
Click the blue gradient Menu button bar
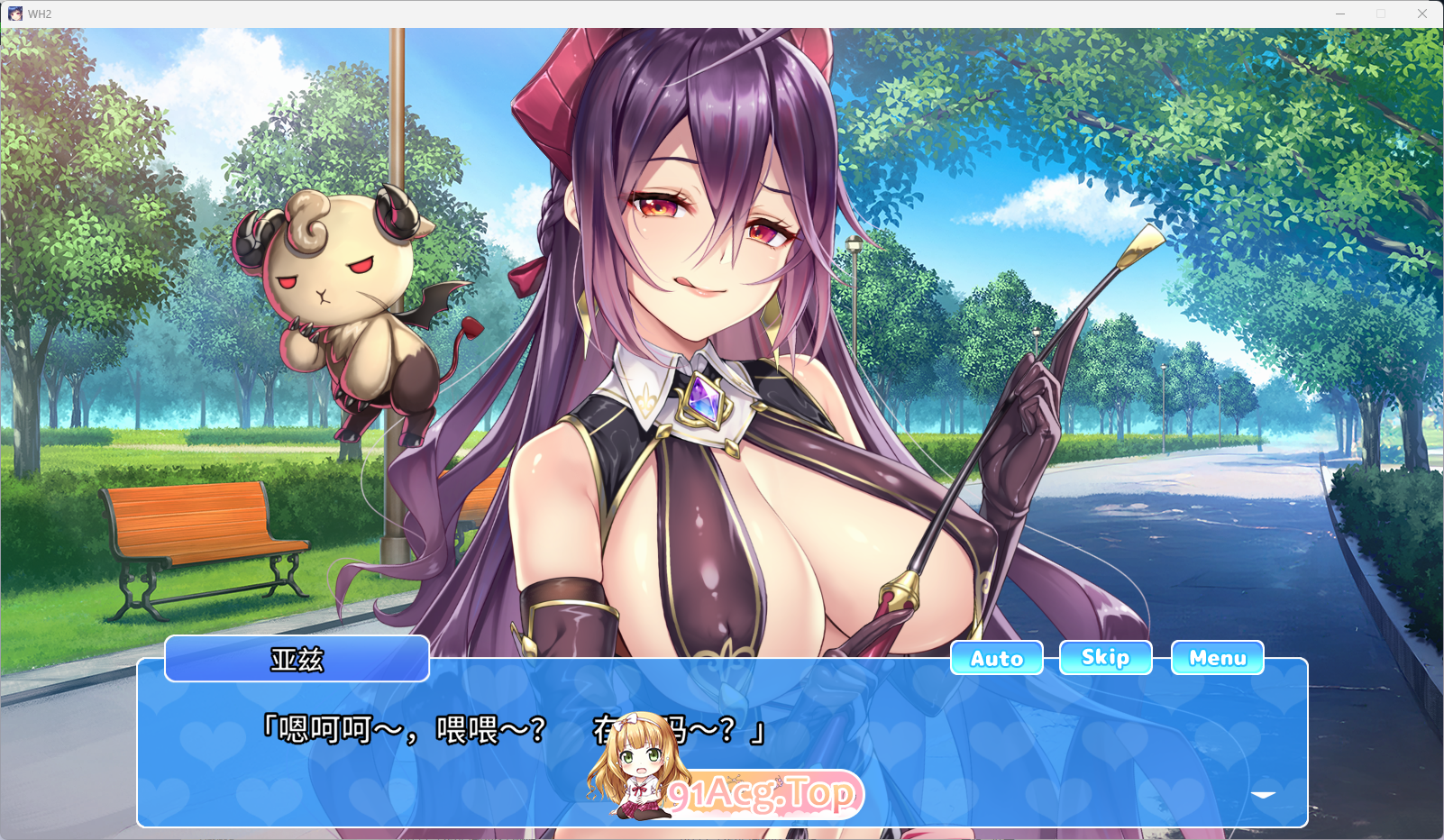[x=1217, y=657]
